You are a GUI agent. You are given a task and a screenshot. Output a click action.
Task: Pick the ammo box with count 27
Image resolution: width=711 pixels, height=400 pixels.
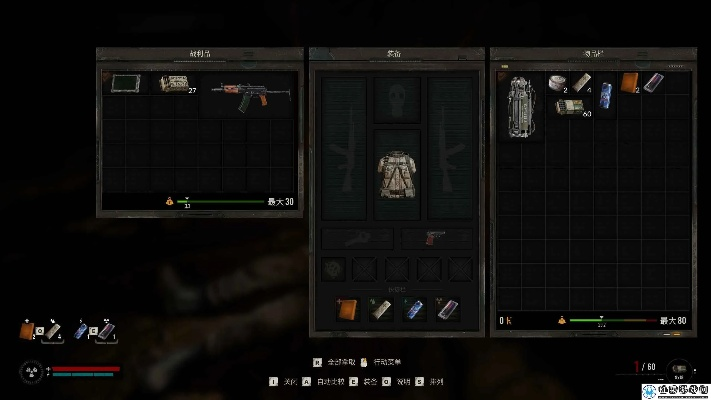[173, 84]
